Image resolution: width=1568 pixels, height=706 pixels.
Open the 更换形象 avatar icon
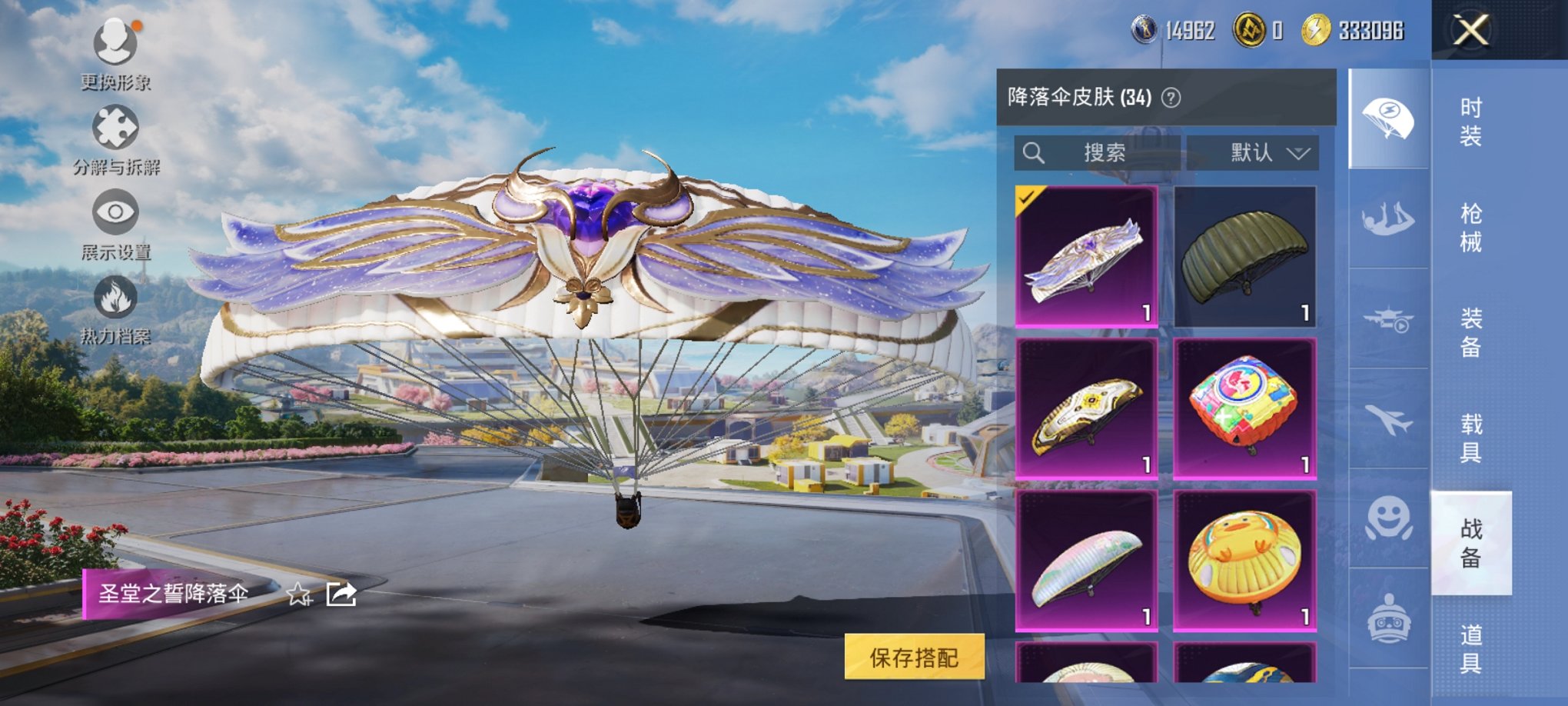114,42
